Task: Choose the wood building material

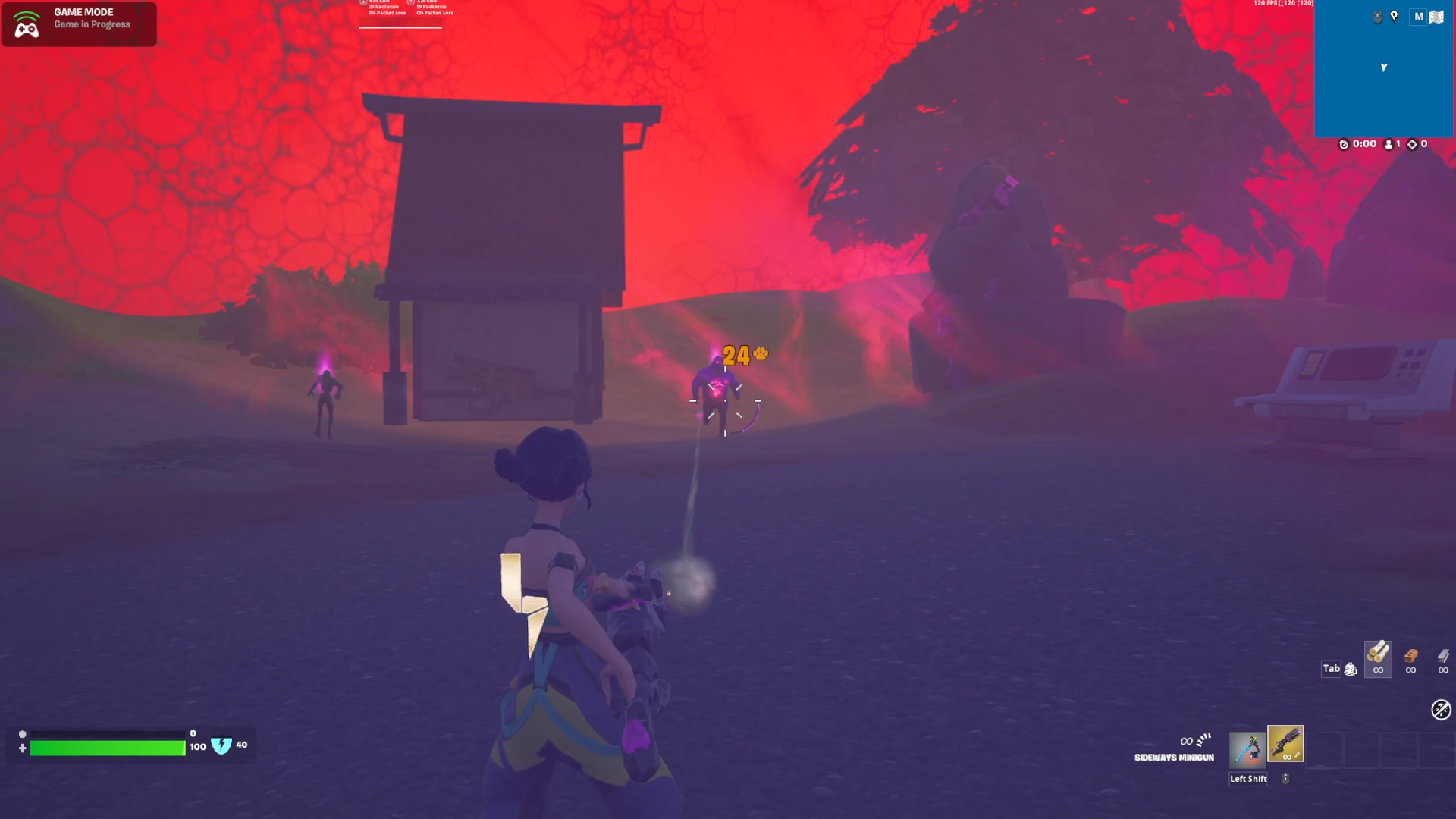Action: [x=1378, y=657]
